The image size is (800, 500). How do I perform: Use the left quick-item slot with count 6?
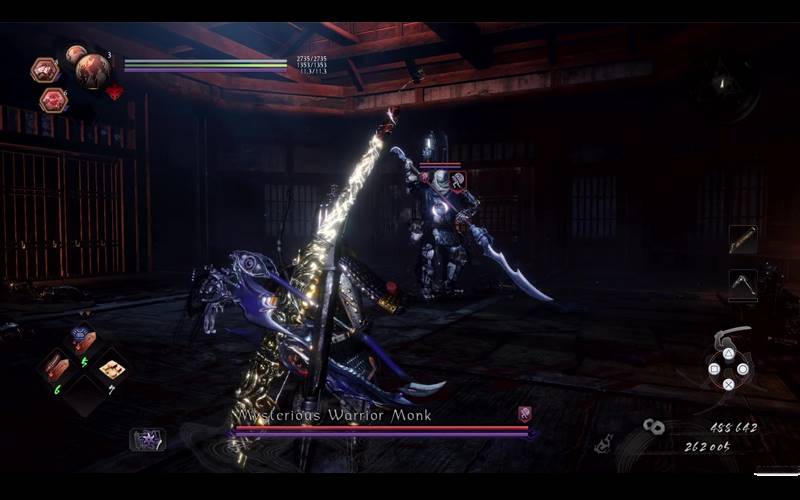55,368
